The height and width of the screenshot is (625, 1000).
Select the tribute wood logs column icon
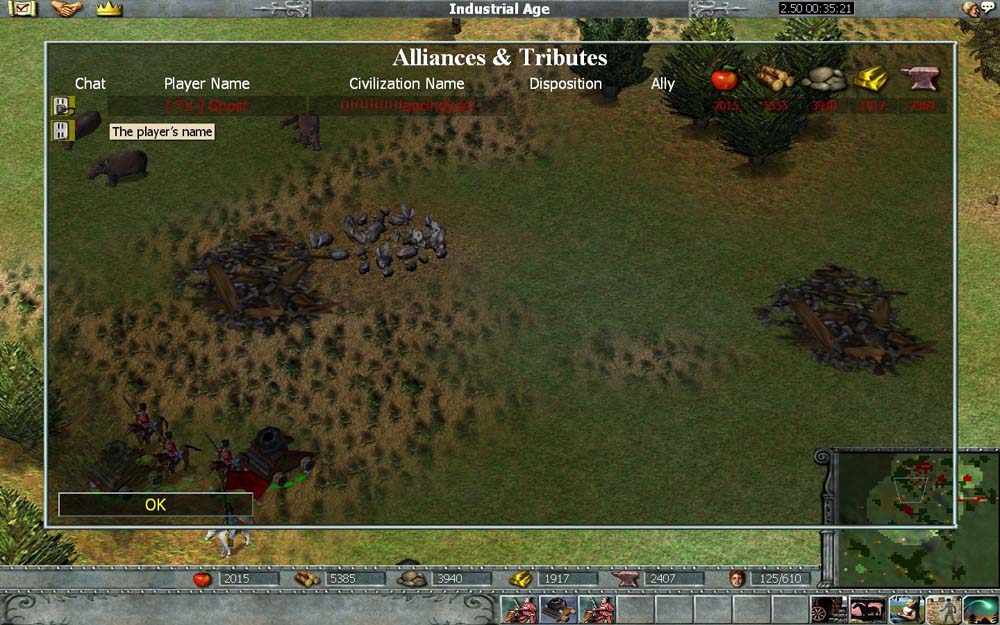(x=774, y=79)
